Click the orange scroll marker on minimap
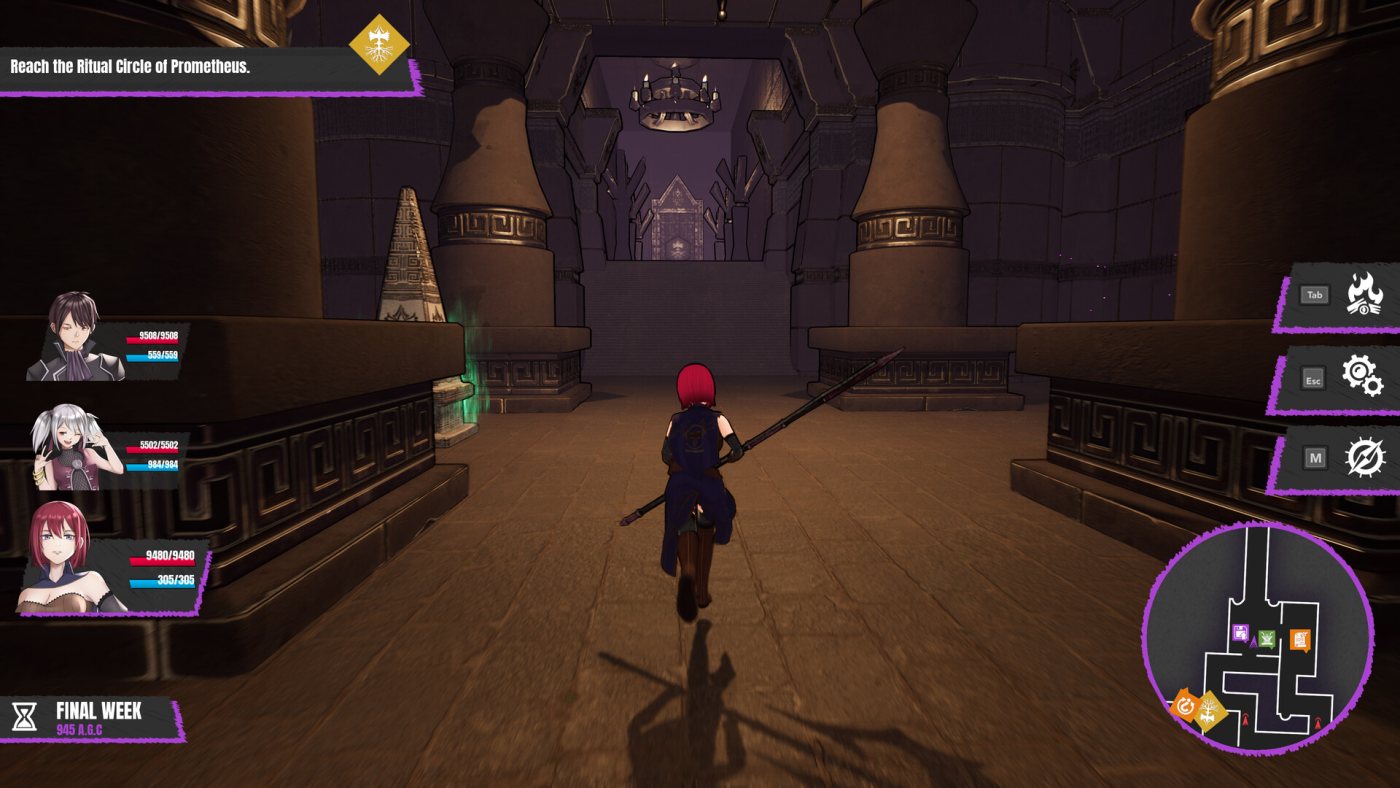 (1299, 639)
